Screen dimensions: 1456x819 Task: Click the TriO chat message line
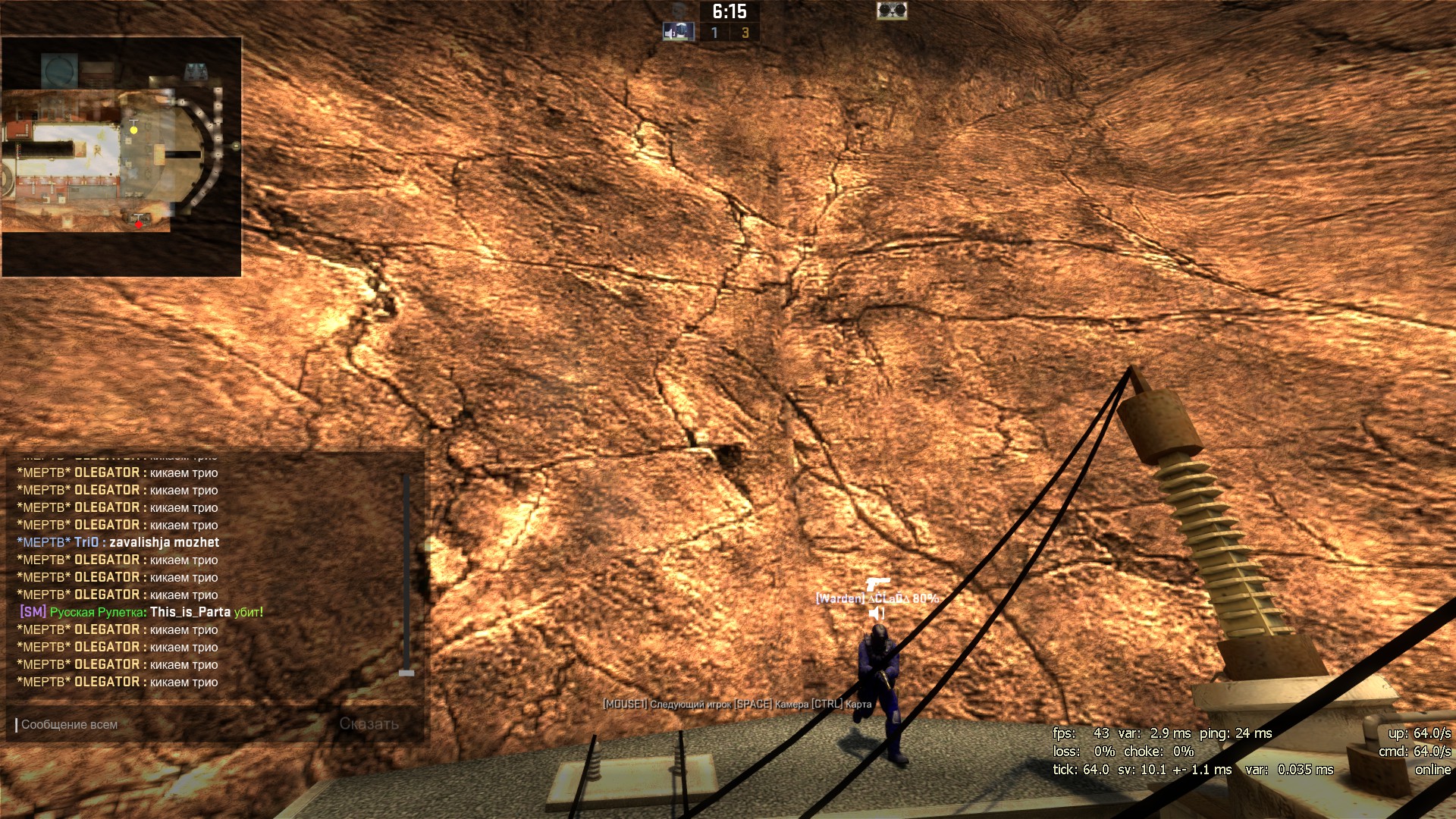pos(118,542)
